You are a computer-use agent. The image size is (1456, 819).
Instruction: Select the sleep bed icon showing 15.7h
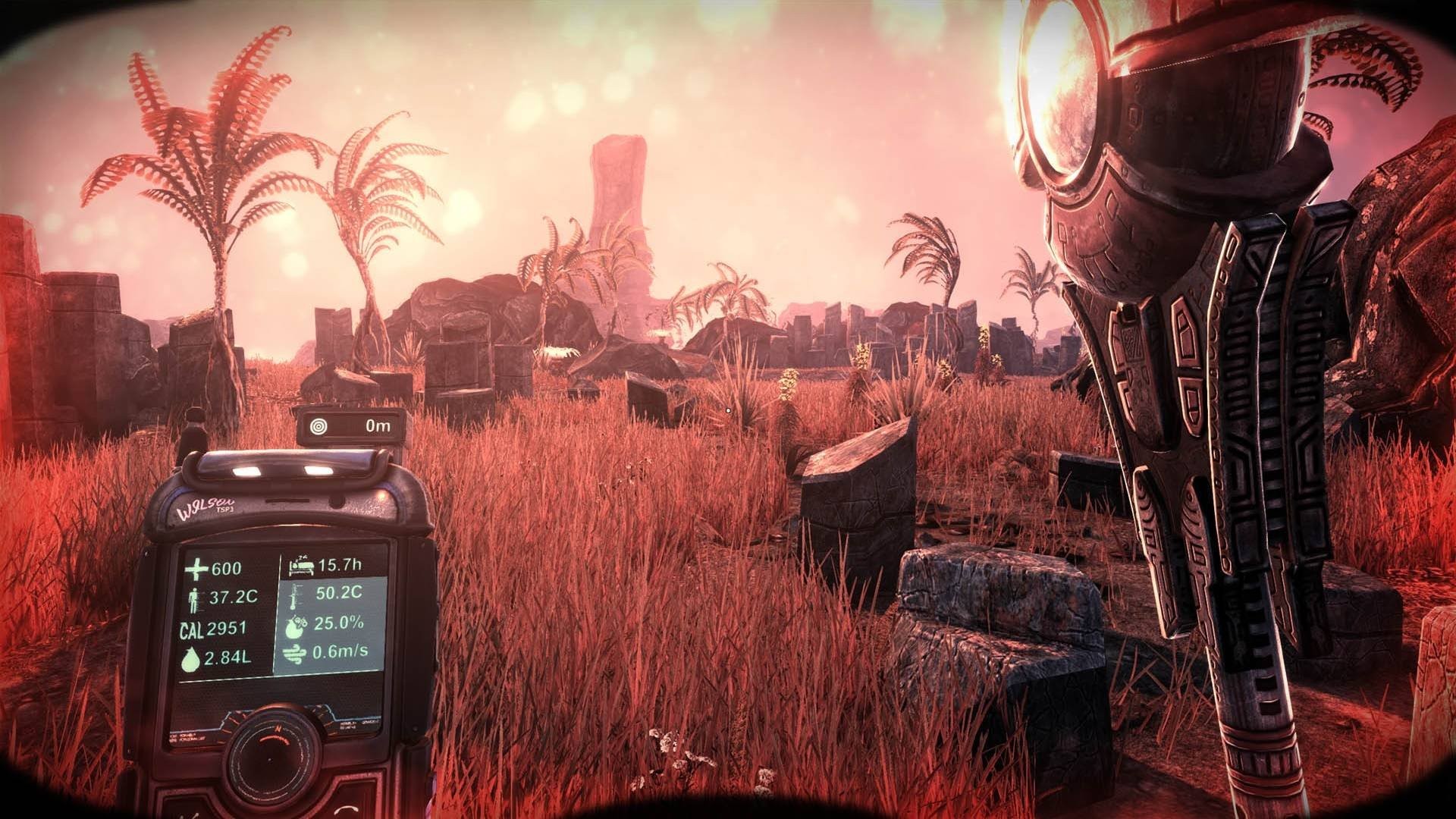(x=303, y=565)
